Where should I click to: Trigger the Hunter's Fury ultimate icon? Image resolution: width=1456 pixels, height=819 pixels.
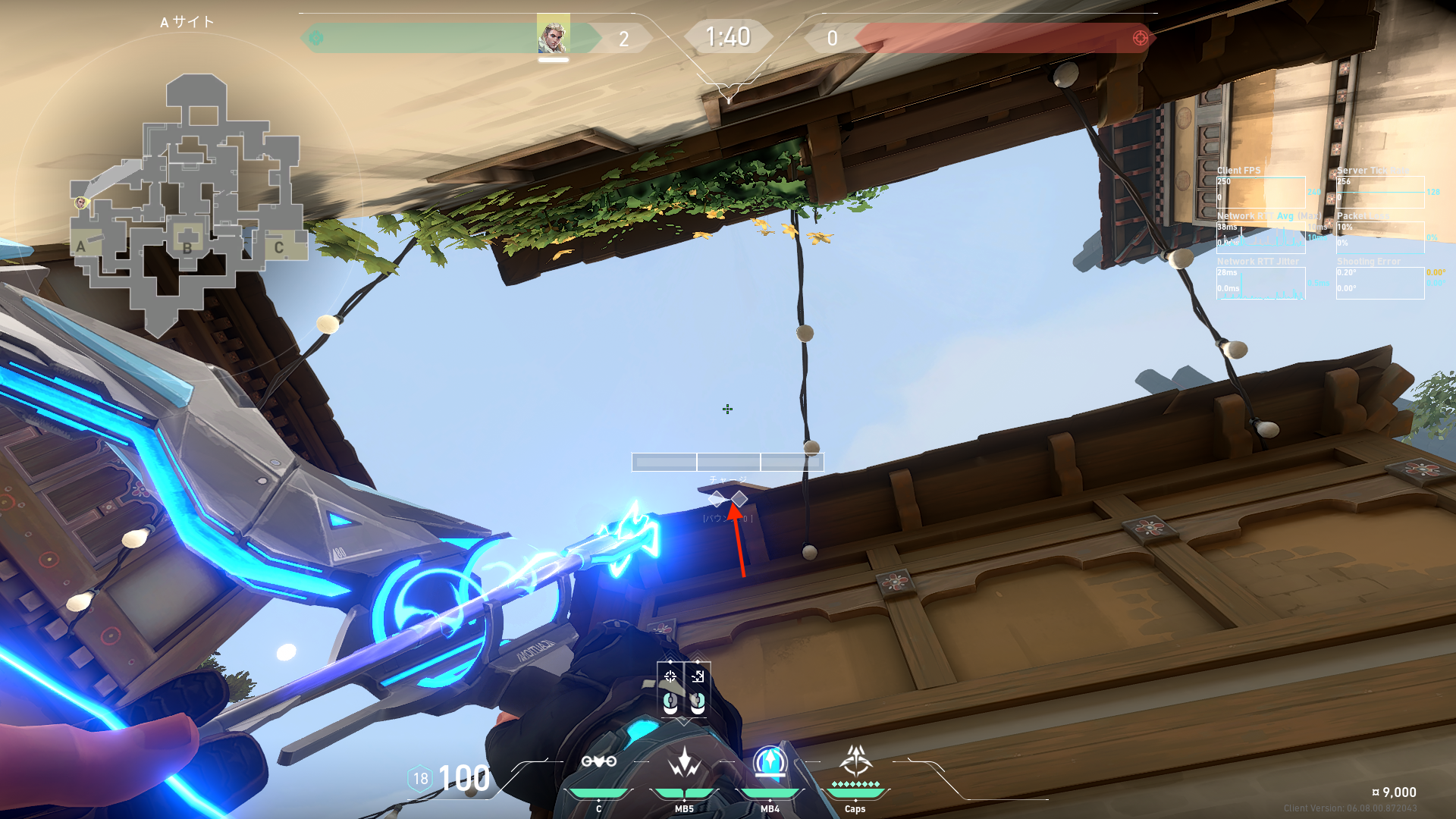click(x=855, y=760)
